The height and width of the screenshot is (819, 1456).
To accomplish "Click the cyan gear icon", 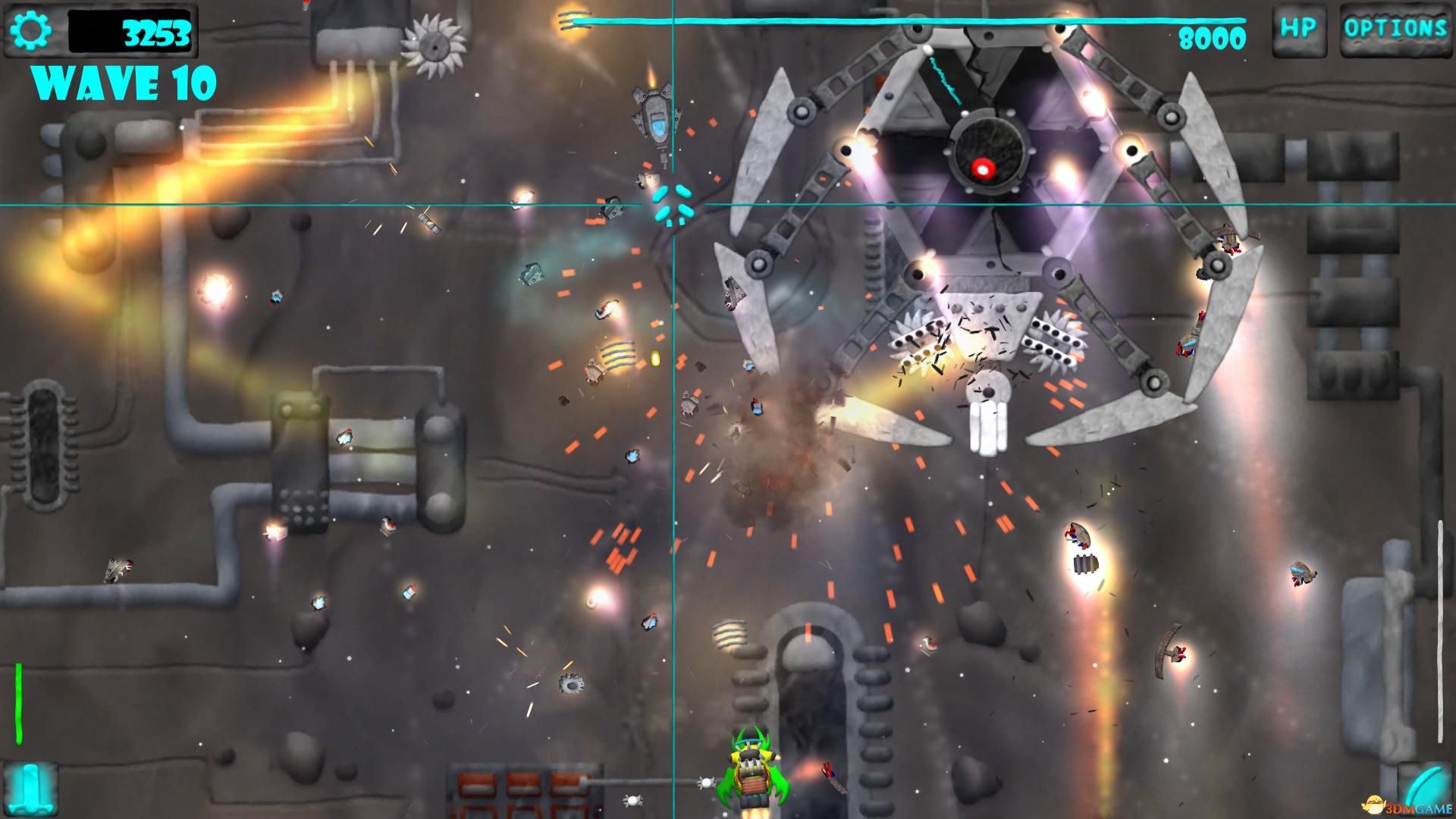I will [31, 30].
